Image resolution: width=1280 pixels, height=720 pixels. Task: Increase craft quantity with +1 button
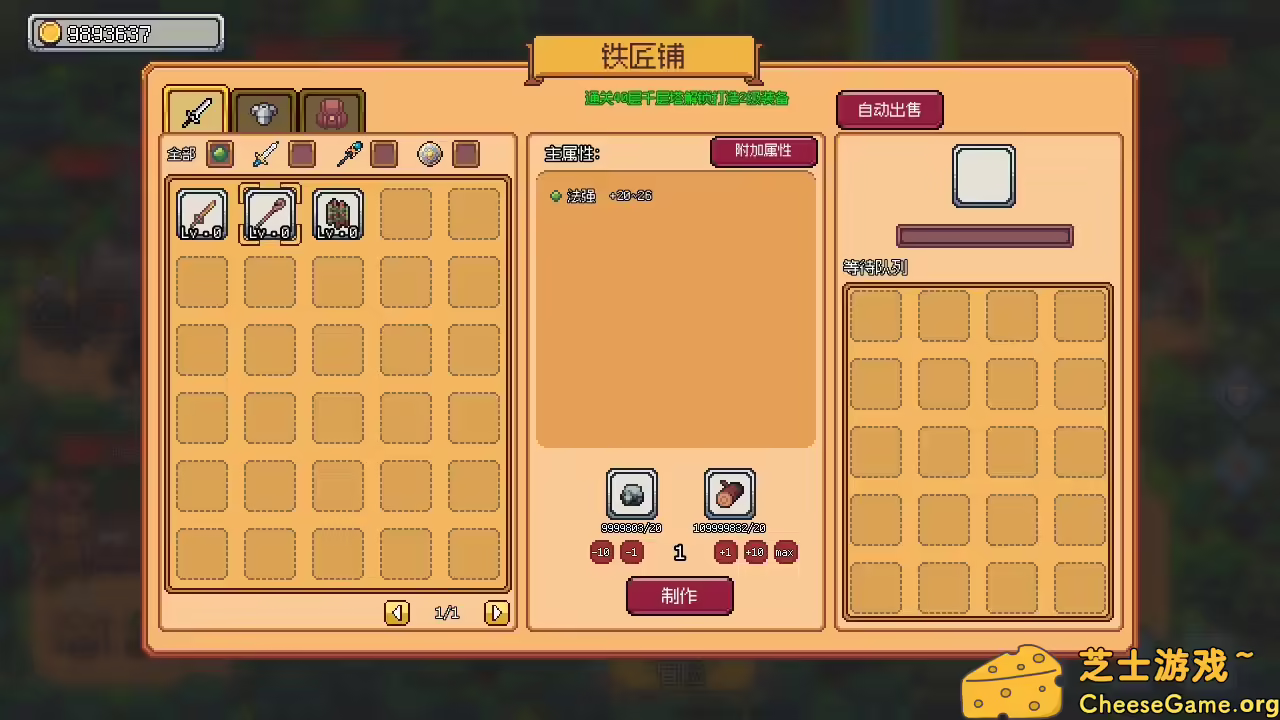(x=725, y=551)
